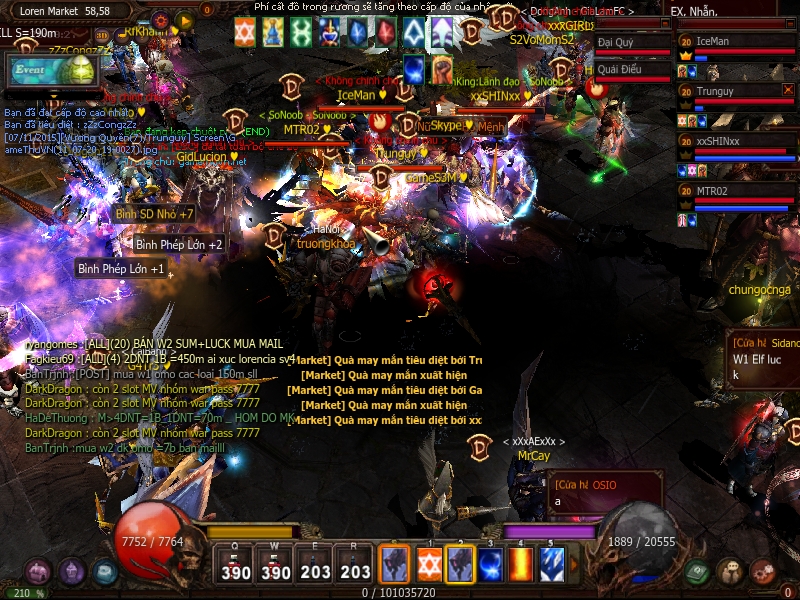
Task: Use the R slot potion
Action: pos(355,565)
